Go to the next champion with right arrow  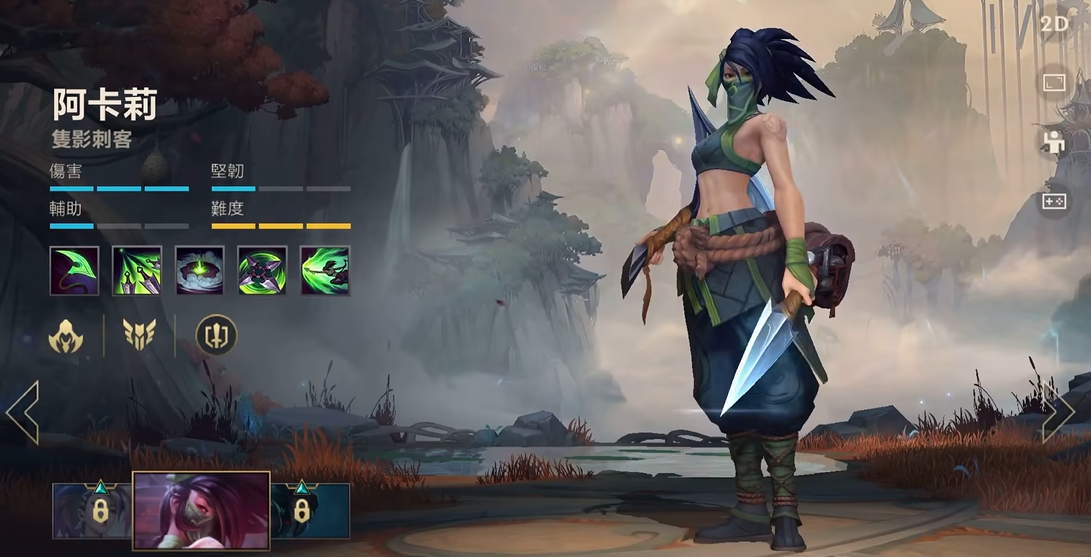1058,411
